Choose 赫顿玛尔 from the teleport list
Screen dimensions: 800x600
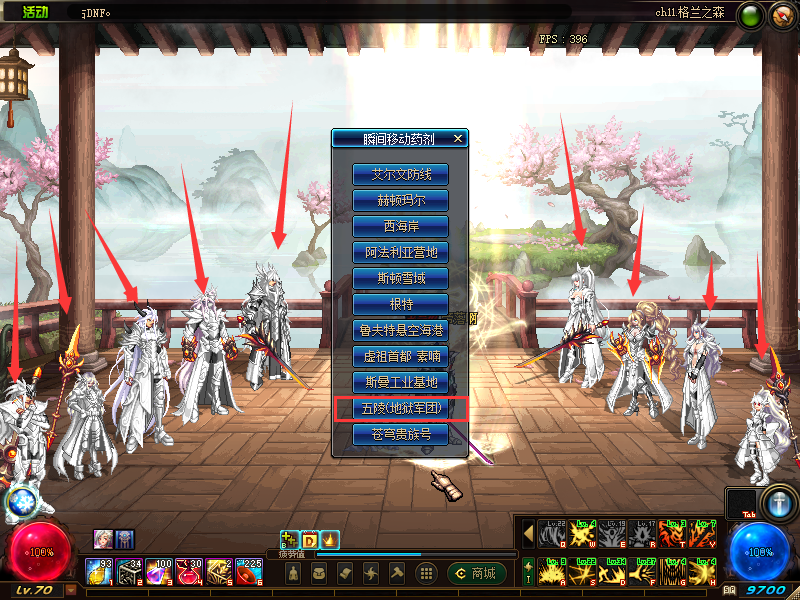400,200
